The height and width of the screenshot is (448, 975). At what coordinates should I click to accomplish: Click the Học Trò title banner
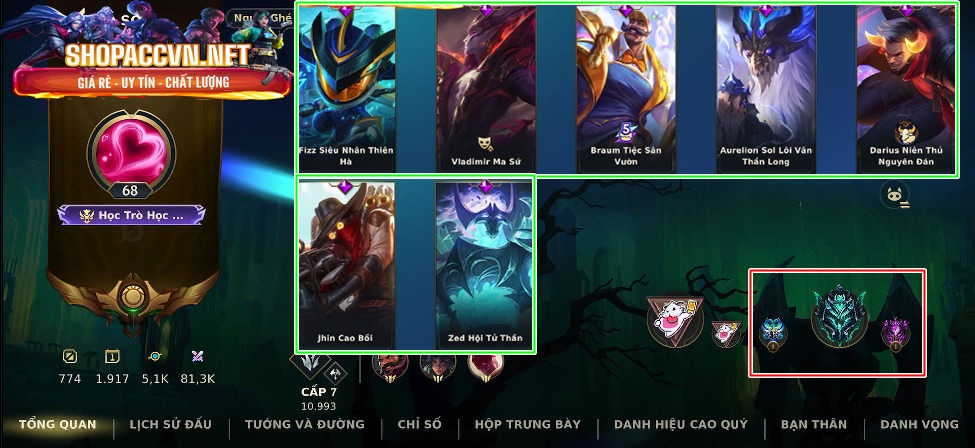131,215
